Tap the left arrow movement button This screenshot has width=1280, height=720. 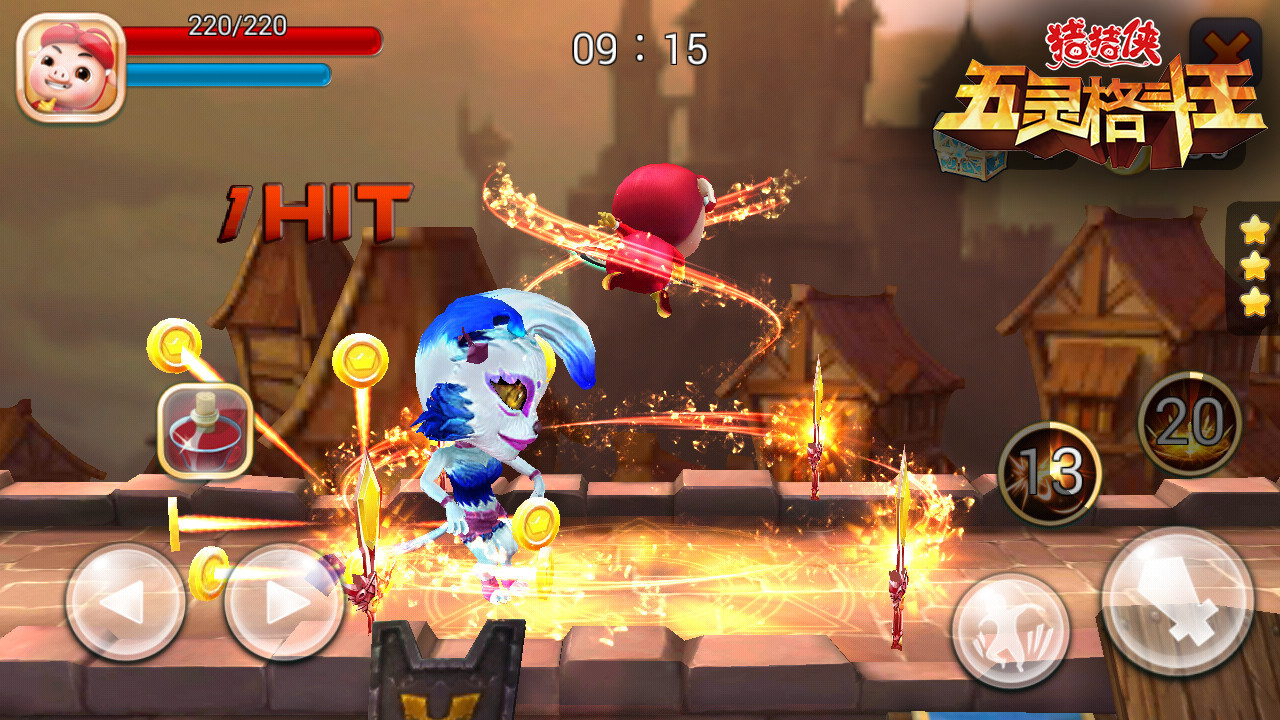click(125, 602)
